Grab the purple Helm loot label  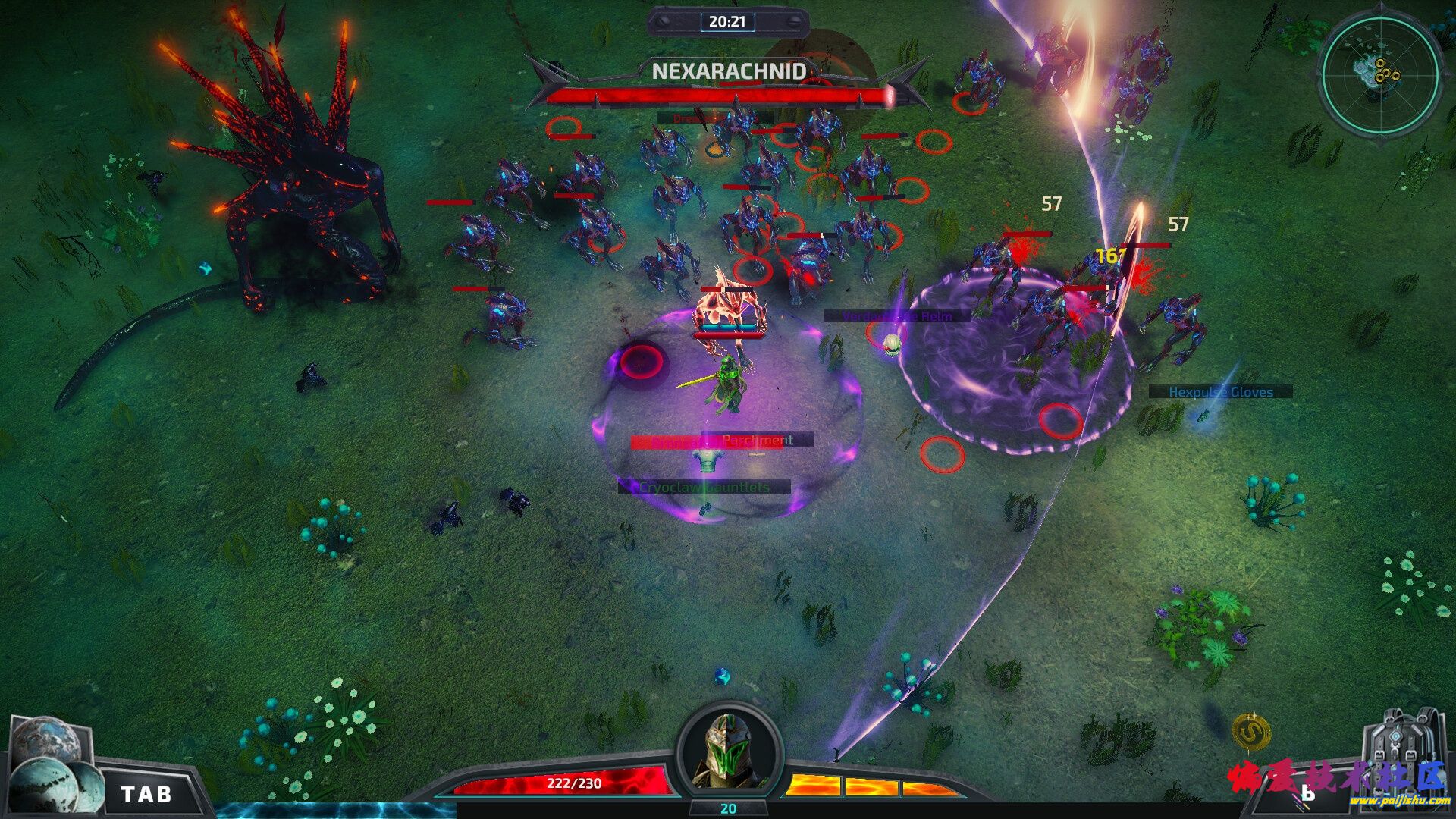coord(897,316)
